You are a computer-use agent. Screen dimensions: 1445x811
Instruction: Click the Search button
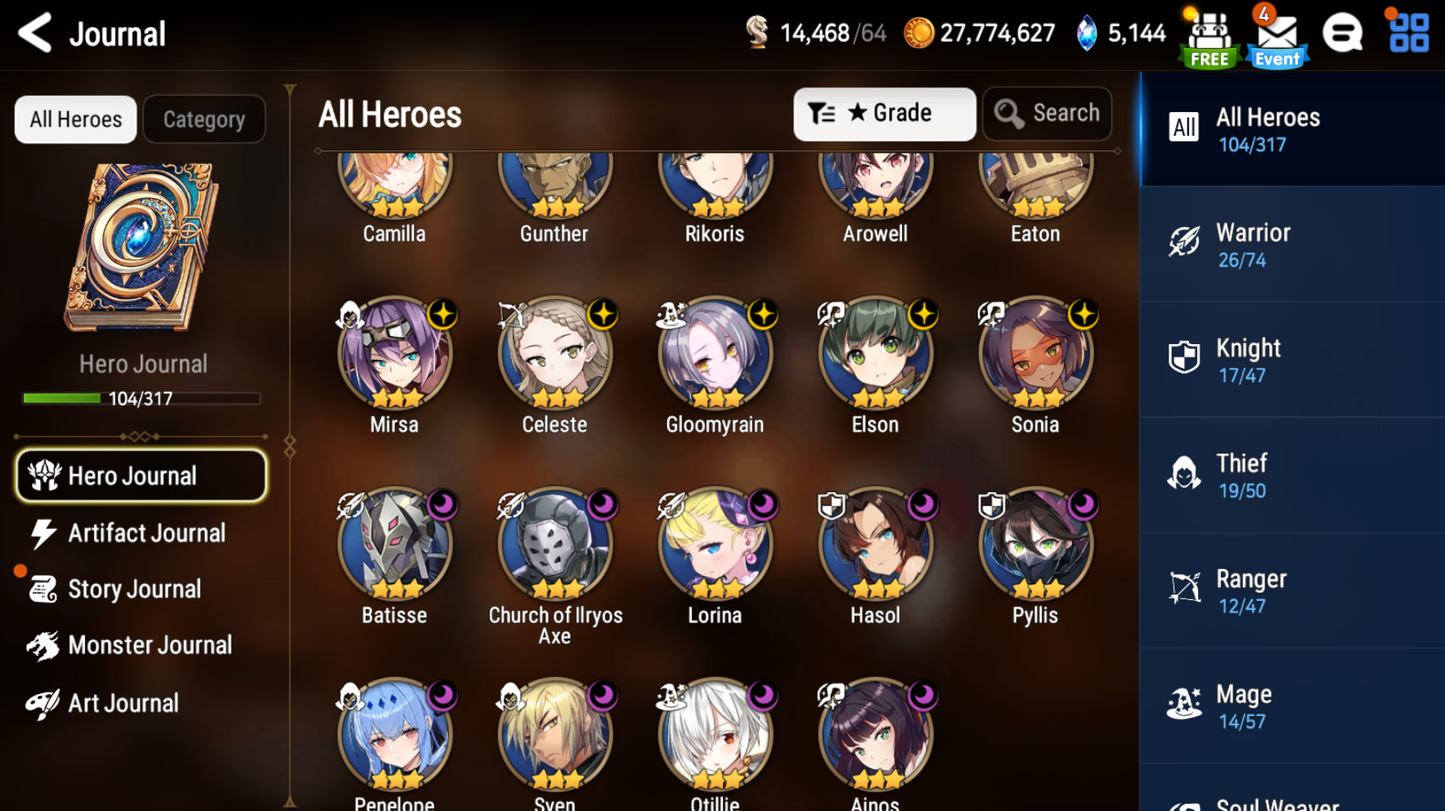1047,113
